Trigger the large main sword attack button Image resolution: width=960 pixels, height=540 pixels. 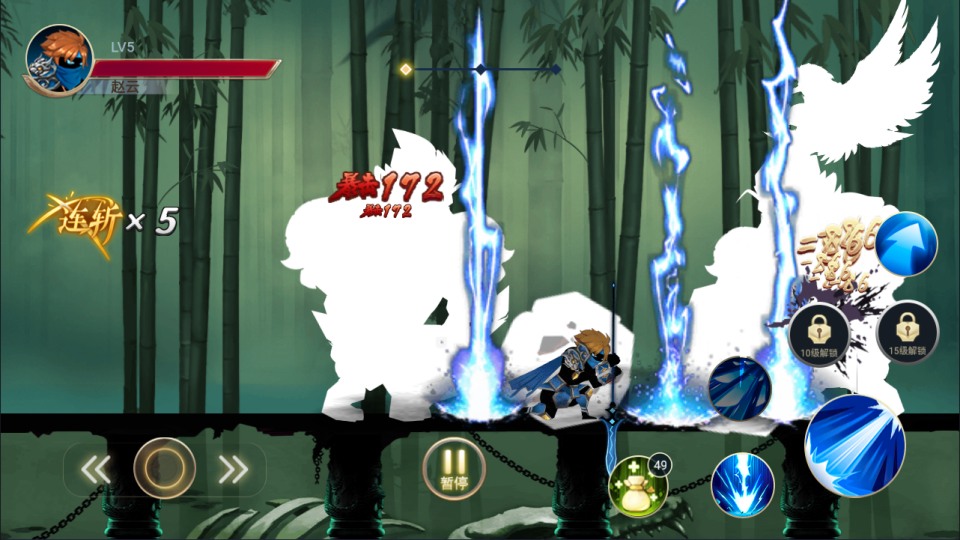pos(853,445)
